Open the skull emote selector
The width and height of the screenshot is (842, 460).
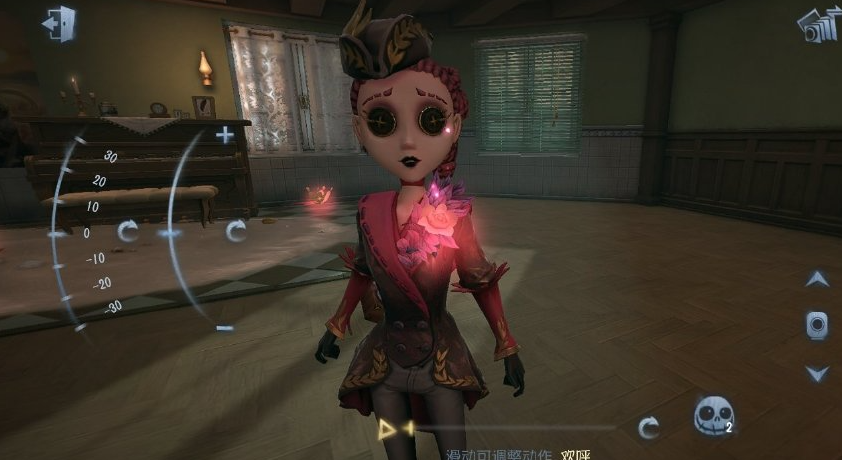pyautogui.click(x=713, y=415)
